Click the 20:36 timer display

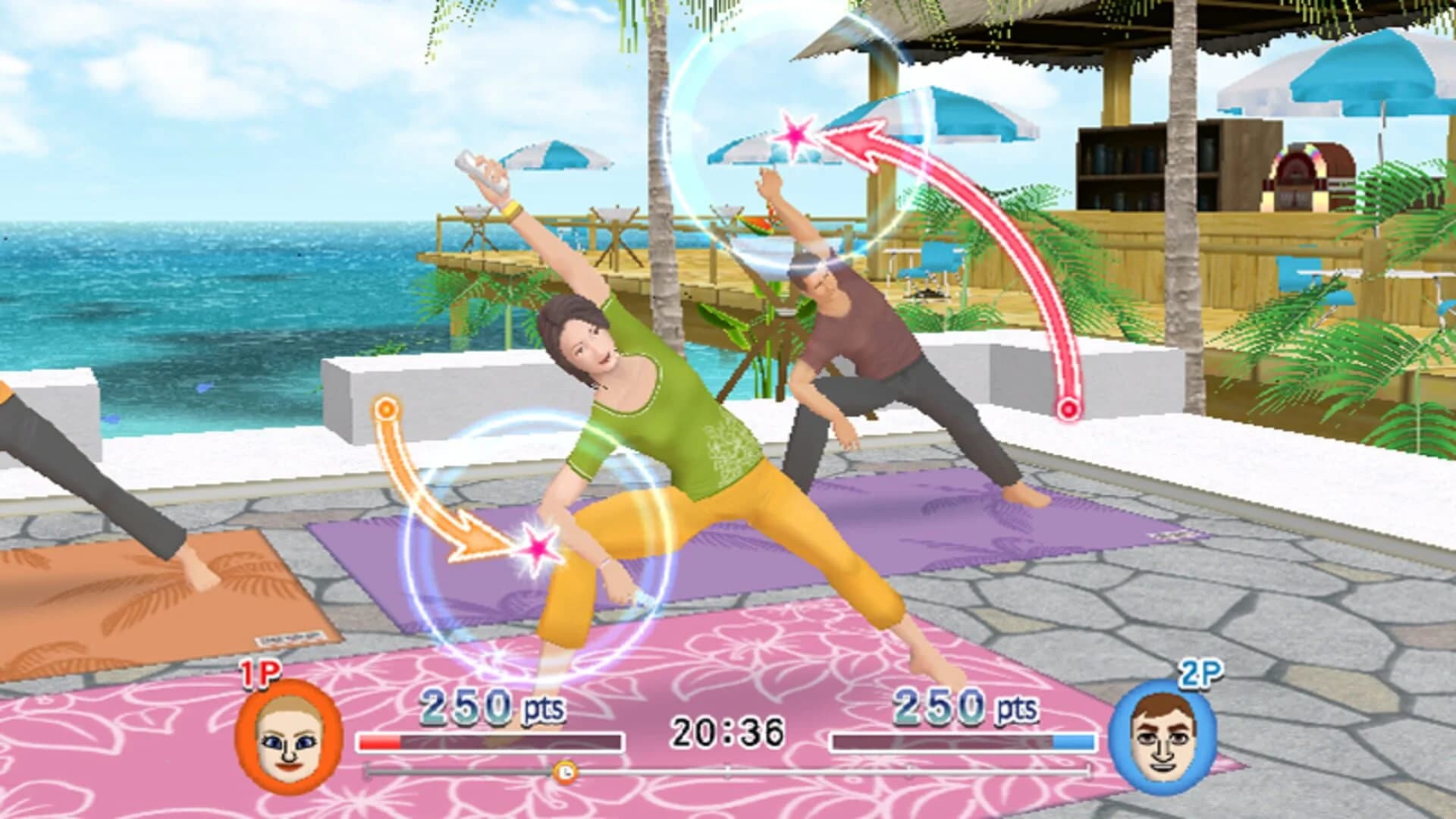pyautogui.click(x=728, y=730)
